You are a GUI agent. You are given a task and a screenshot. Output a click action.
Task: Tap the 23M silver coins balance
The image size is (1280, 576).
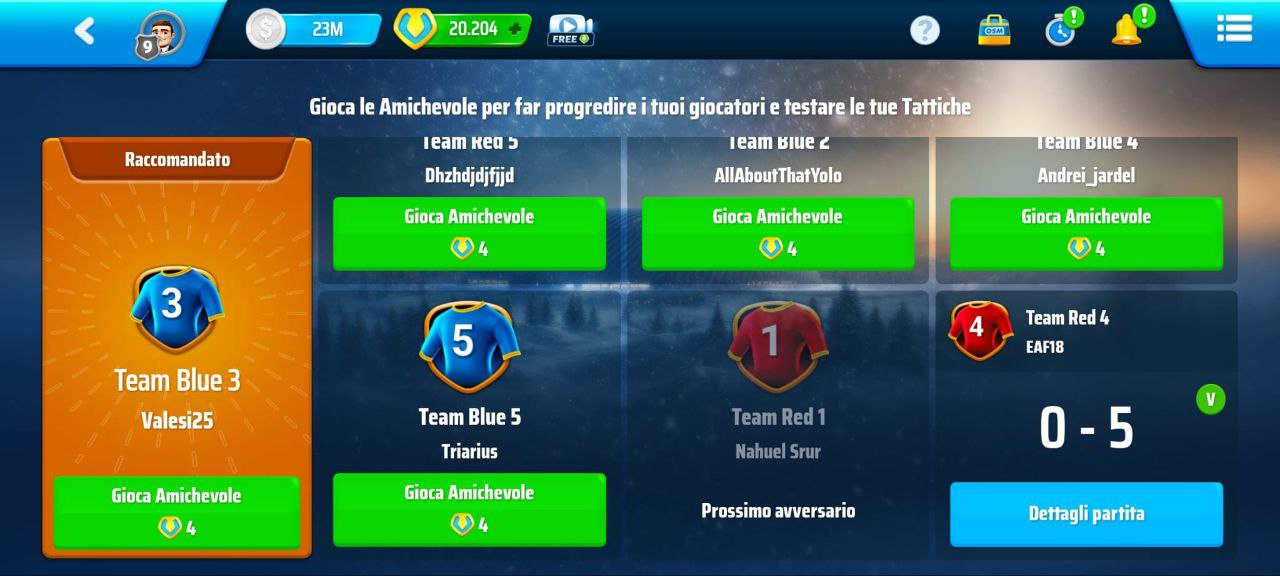tap(314, 29)
